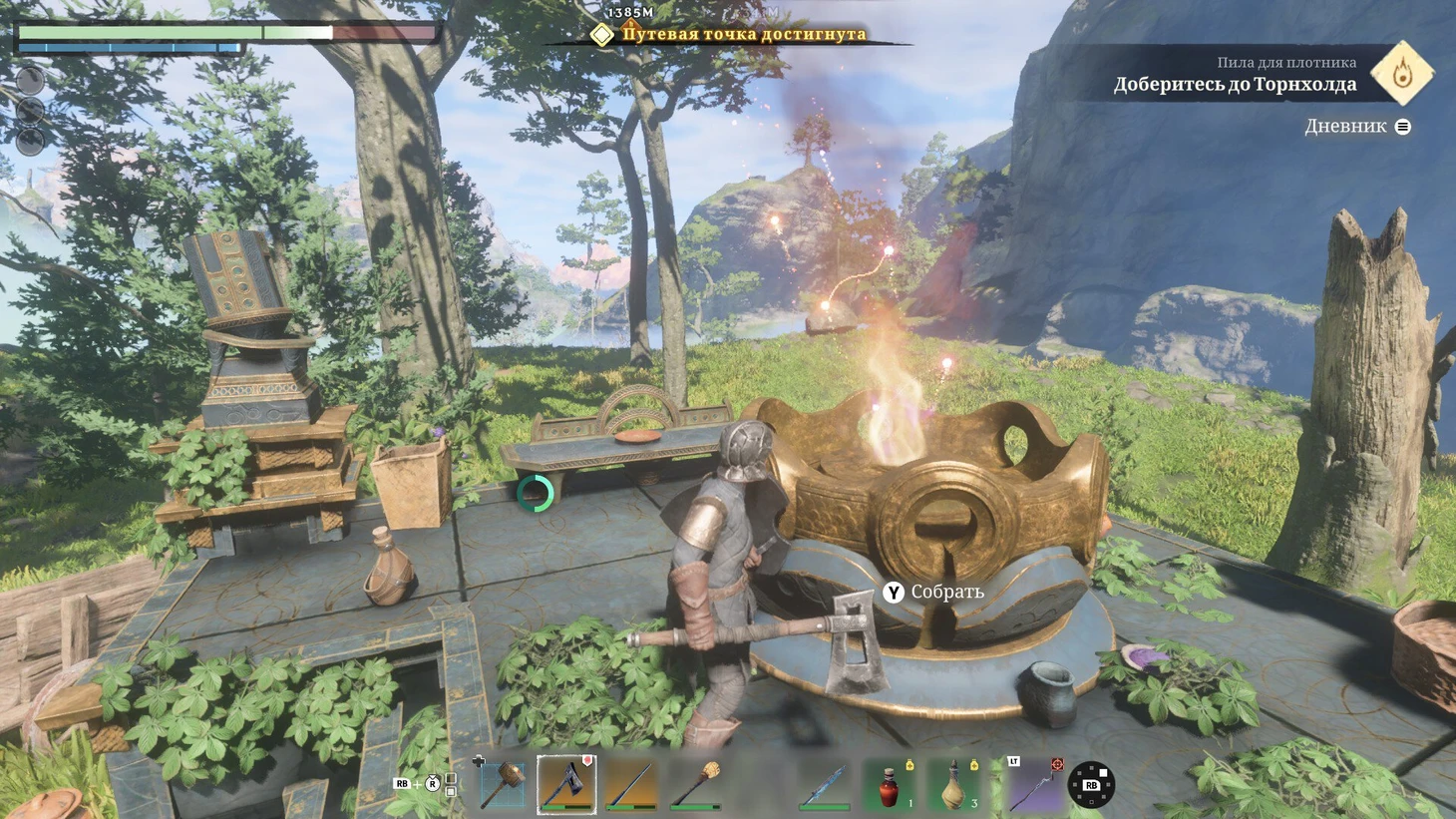Use the red health potion slot
Screen dimensions: 1456x819
point(889,784)
